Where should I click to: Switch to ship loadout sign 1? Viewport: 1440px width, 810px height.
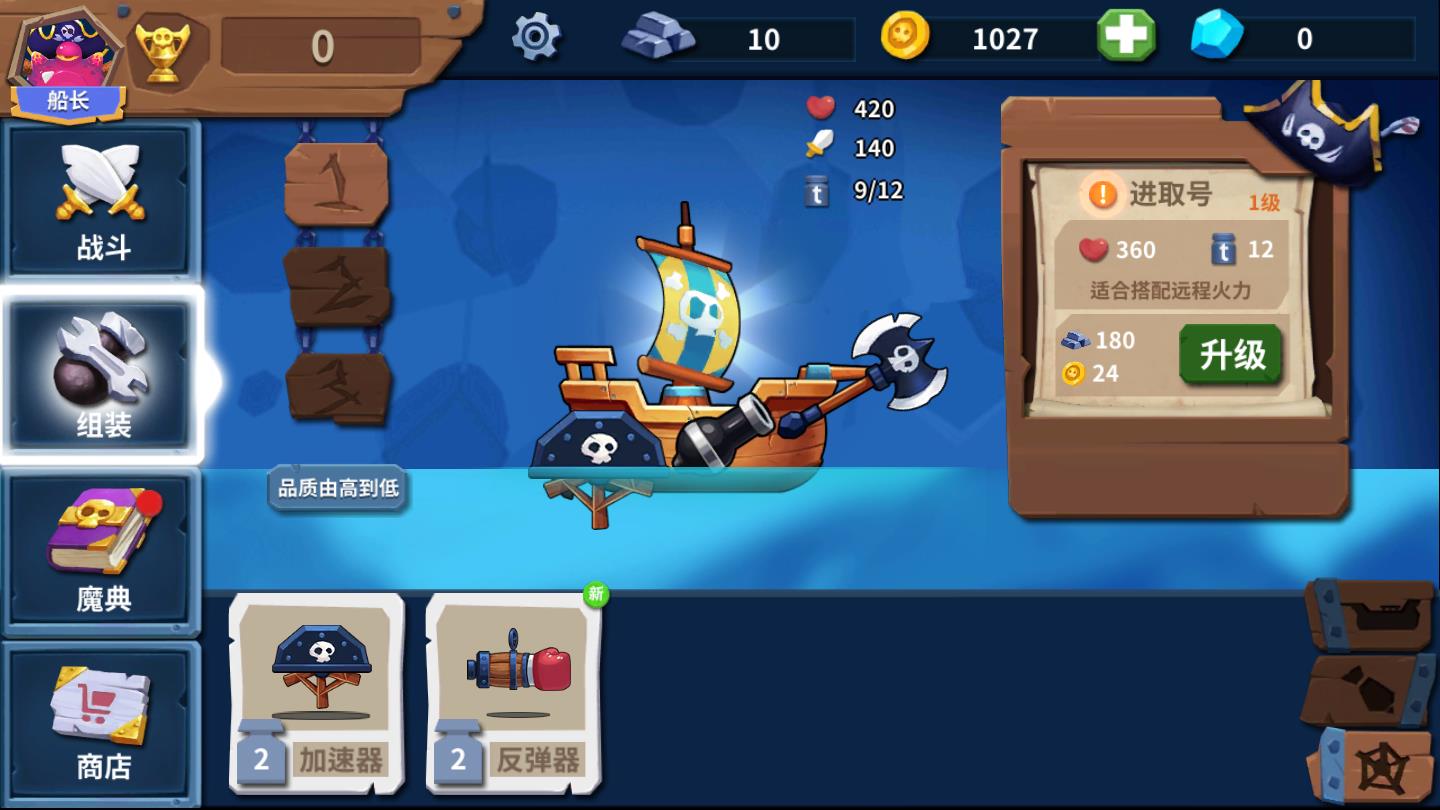pos(336,184)
